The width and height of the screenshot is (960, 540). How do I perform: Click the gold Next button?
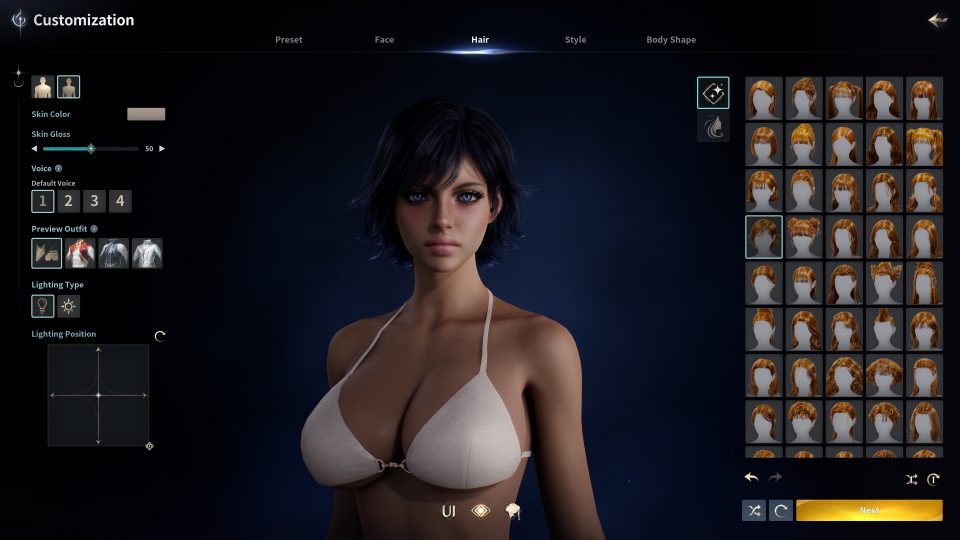coord(869,510)
